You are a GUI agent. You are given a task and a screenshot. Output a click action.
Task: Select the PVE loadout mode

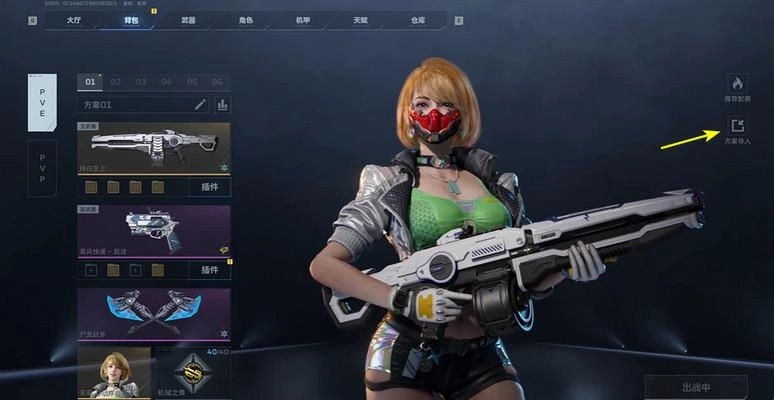[42, 103]
